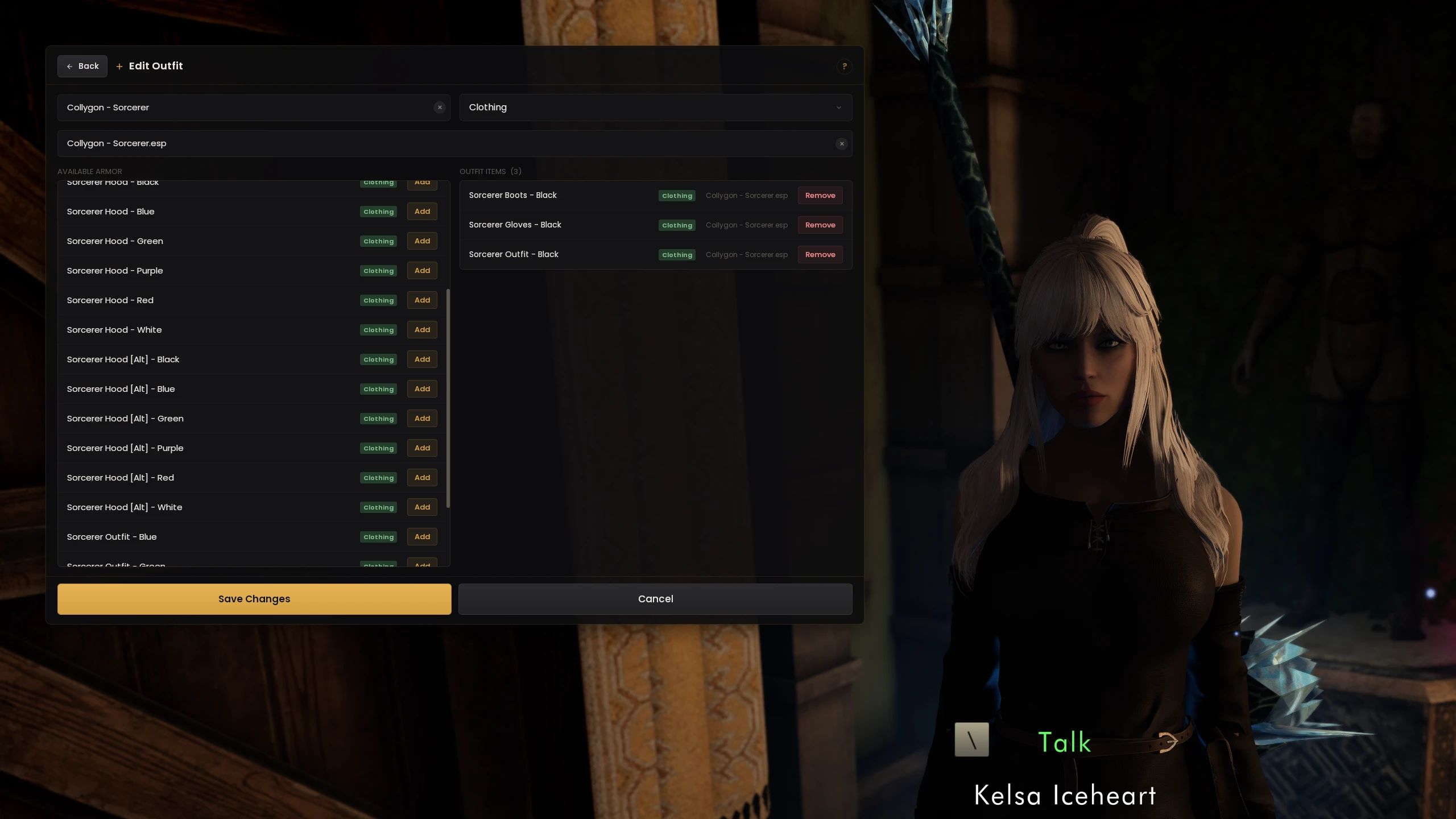Cancel the outfit edit
Screen dimensions: 1456x819
[x=655, y=598]
